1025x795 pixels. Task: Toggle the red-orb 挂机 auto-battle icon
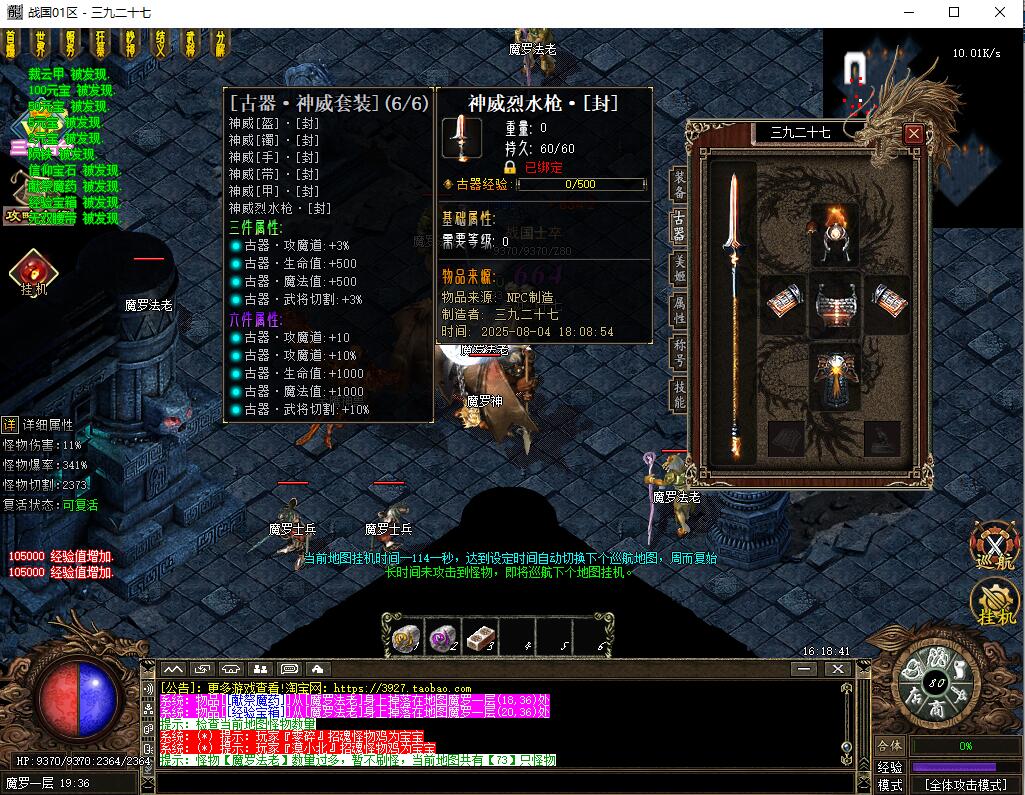click(33, 272)
